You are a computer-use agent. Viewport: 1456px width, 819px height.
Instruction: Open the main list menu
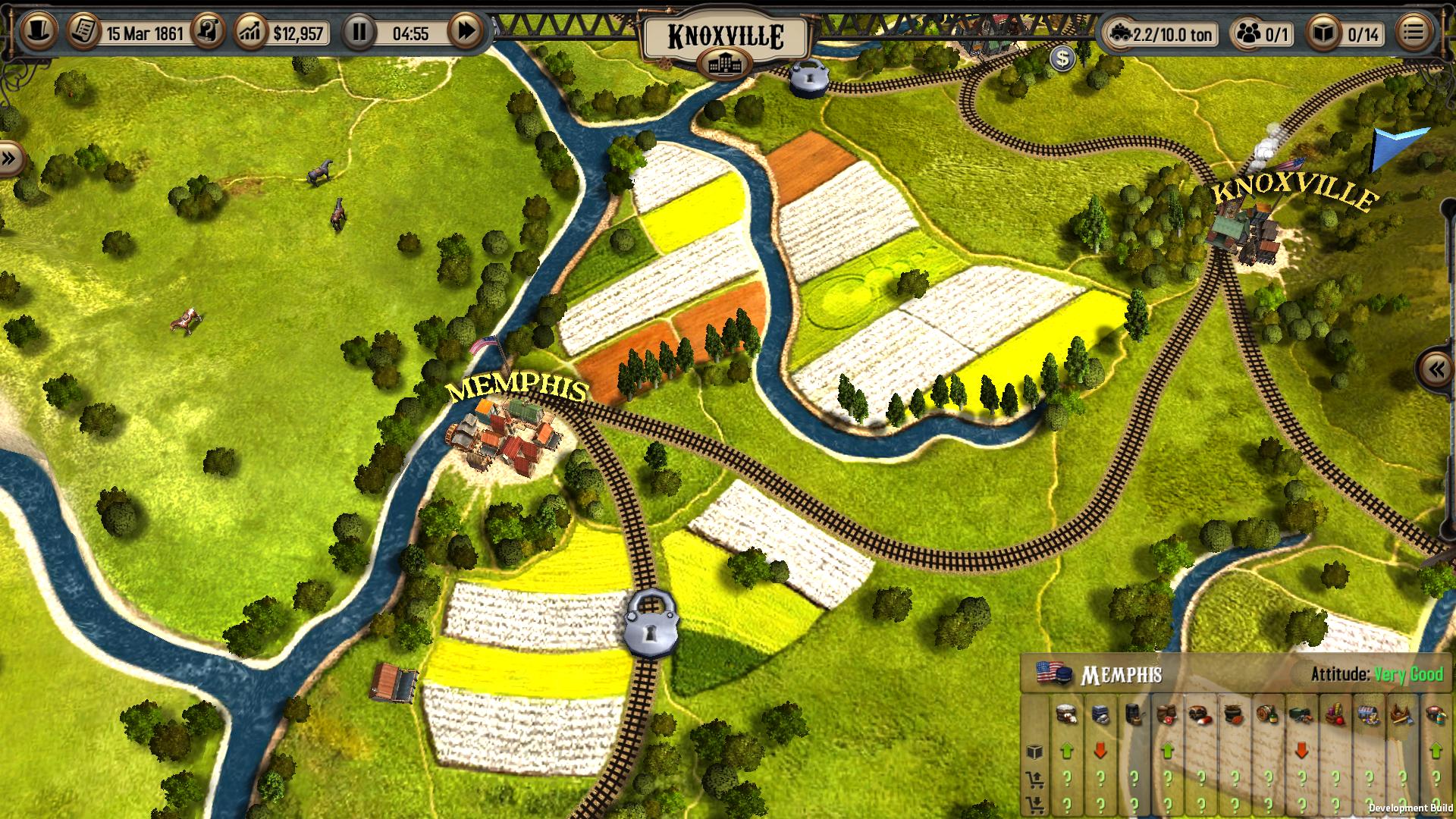point(1413,33)
